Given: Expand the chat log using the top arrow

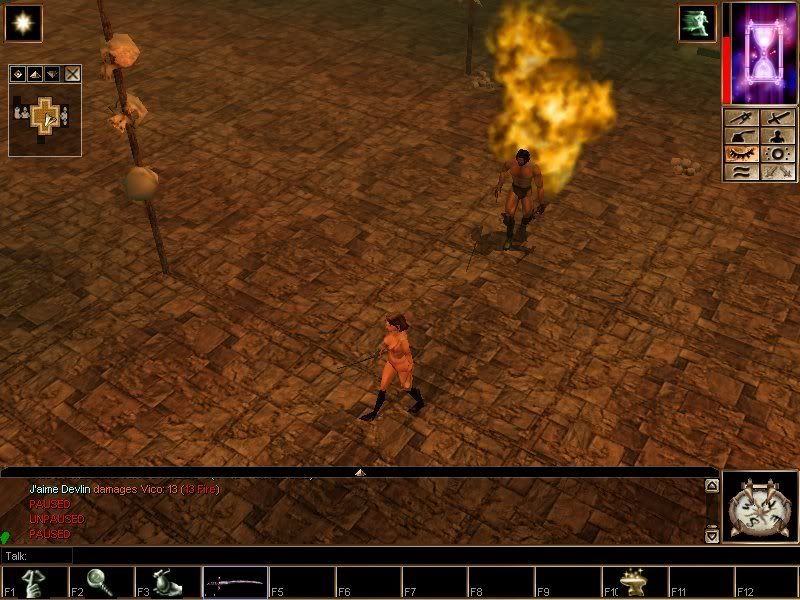Looking at the screenshot, I should pyautogui.click(x=360, y=471).
